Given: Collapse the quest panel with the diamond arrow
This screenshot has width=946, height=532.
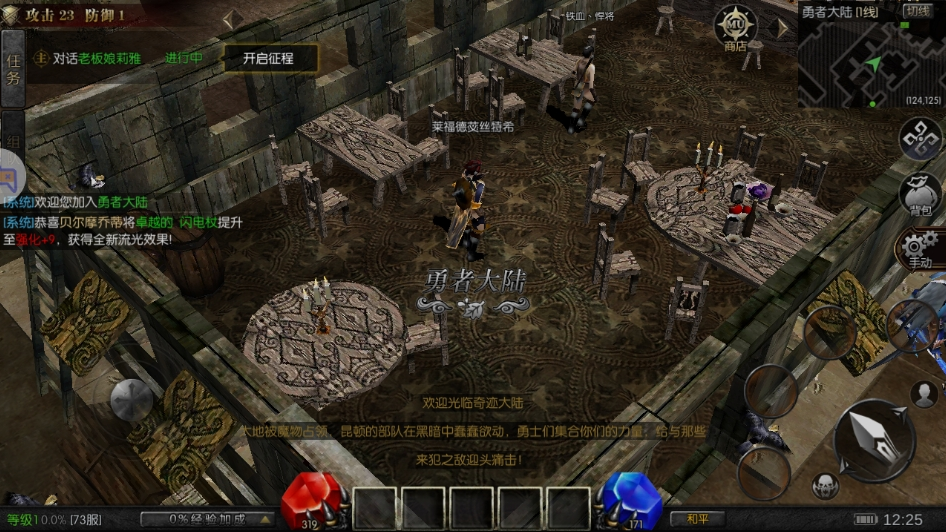Looking at the screenshot, I should tap(232, 19).
